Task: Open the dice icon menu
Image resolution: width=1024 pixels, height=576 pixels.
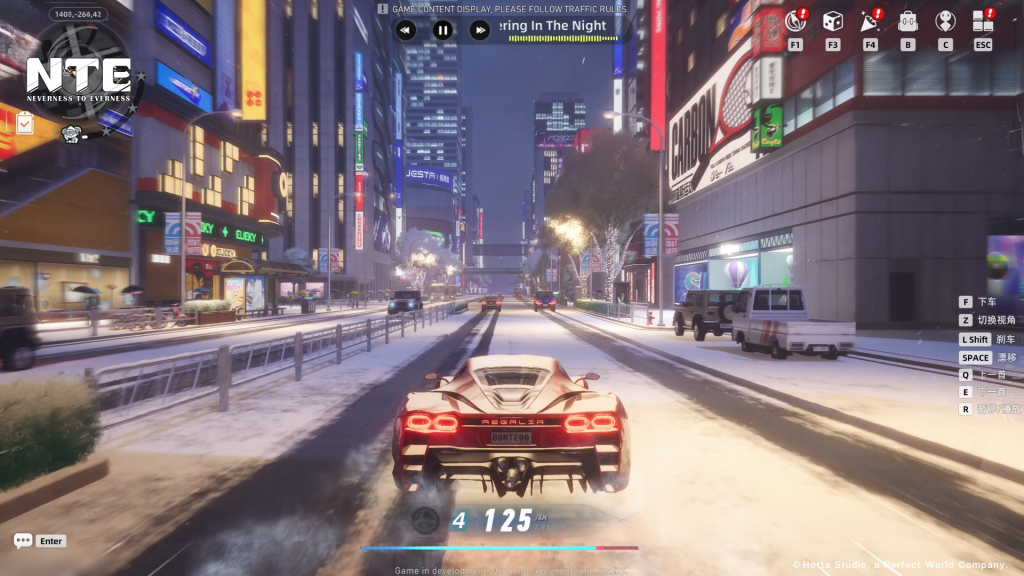Action: pos(832,21)
